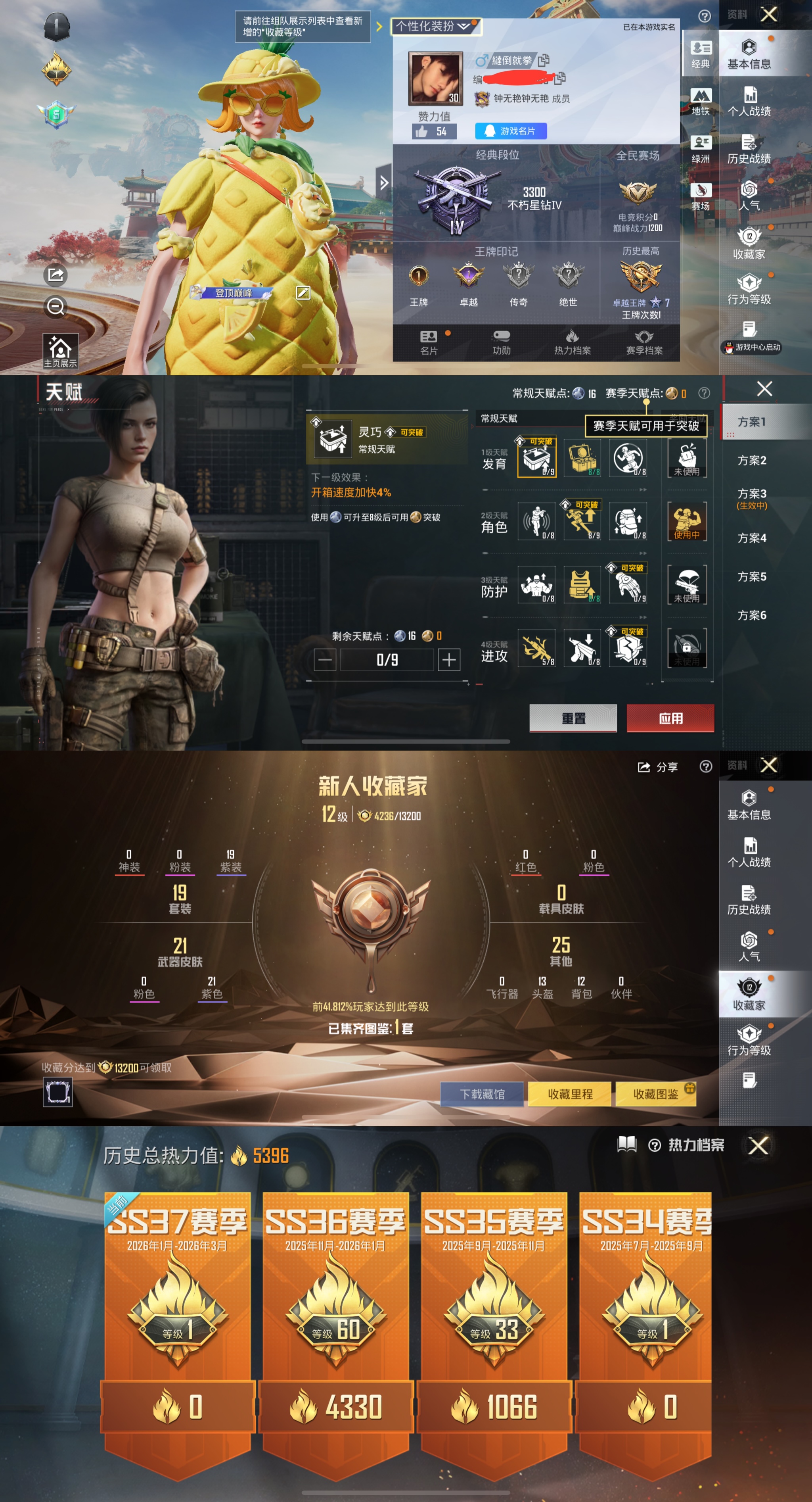Click the magnifier zoom-out icon
Image resolution: width=812 pixels, height=1502 pixels.
point(56,306)
